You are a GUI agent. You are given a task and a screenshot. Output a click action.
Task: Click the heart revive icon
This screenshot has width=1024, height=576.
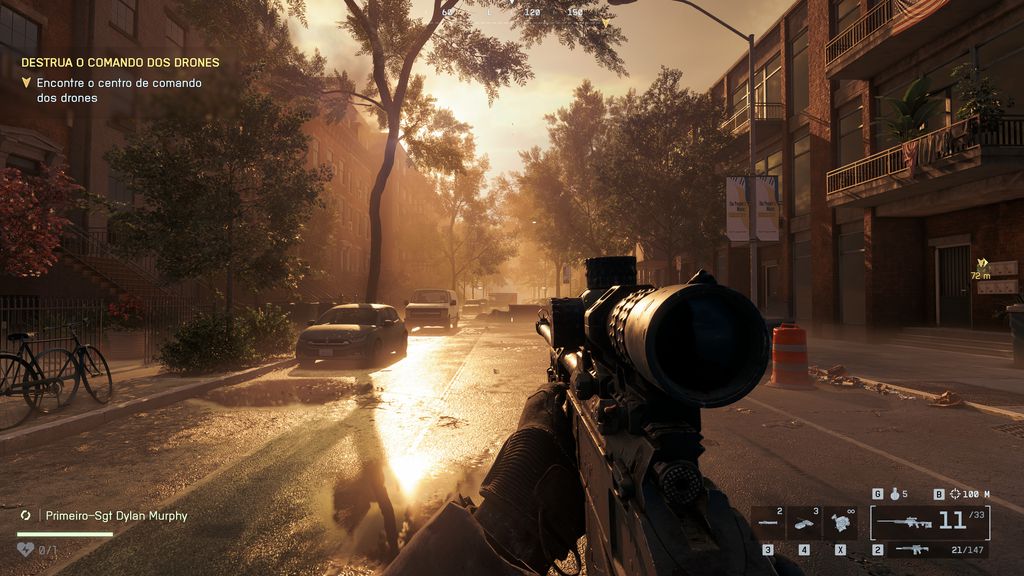tap(26, 549)
